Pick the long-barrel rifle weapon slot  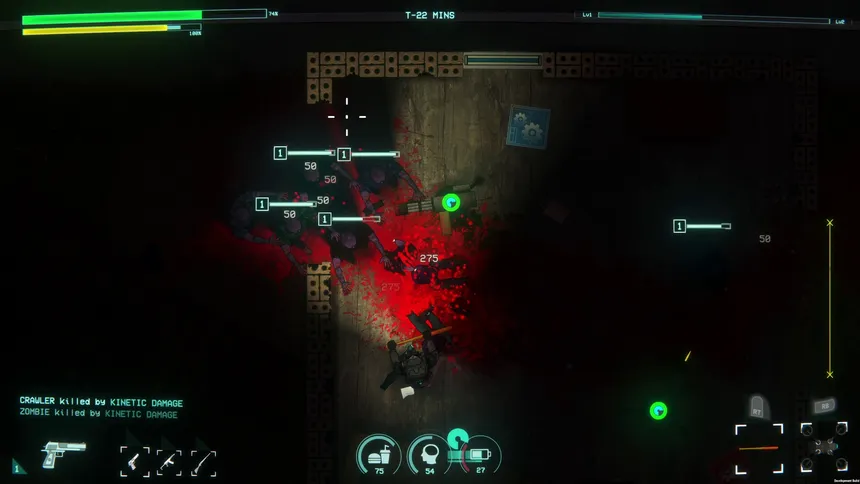[x=203, y=462]
